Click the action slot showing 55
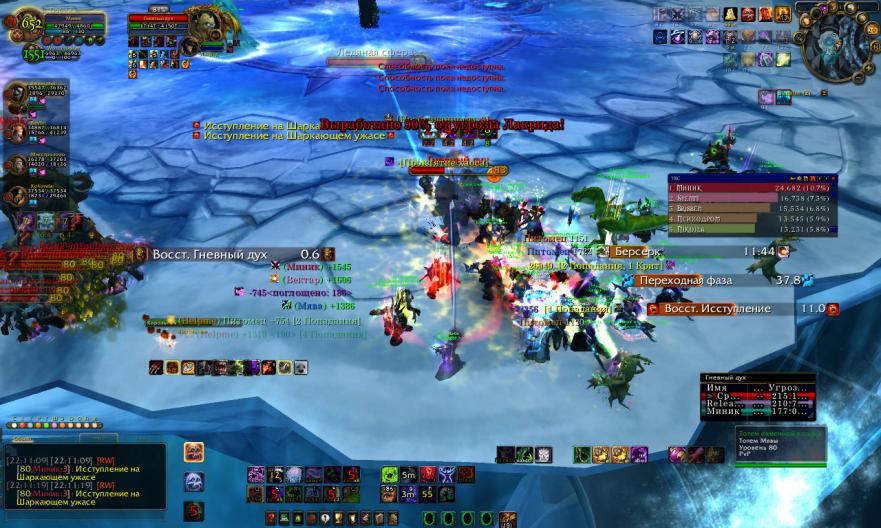 click(427, 493)
